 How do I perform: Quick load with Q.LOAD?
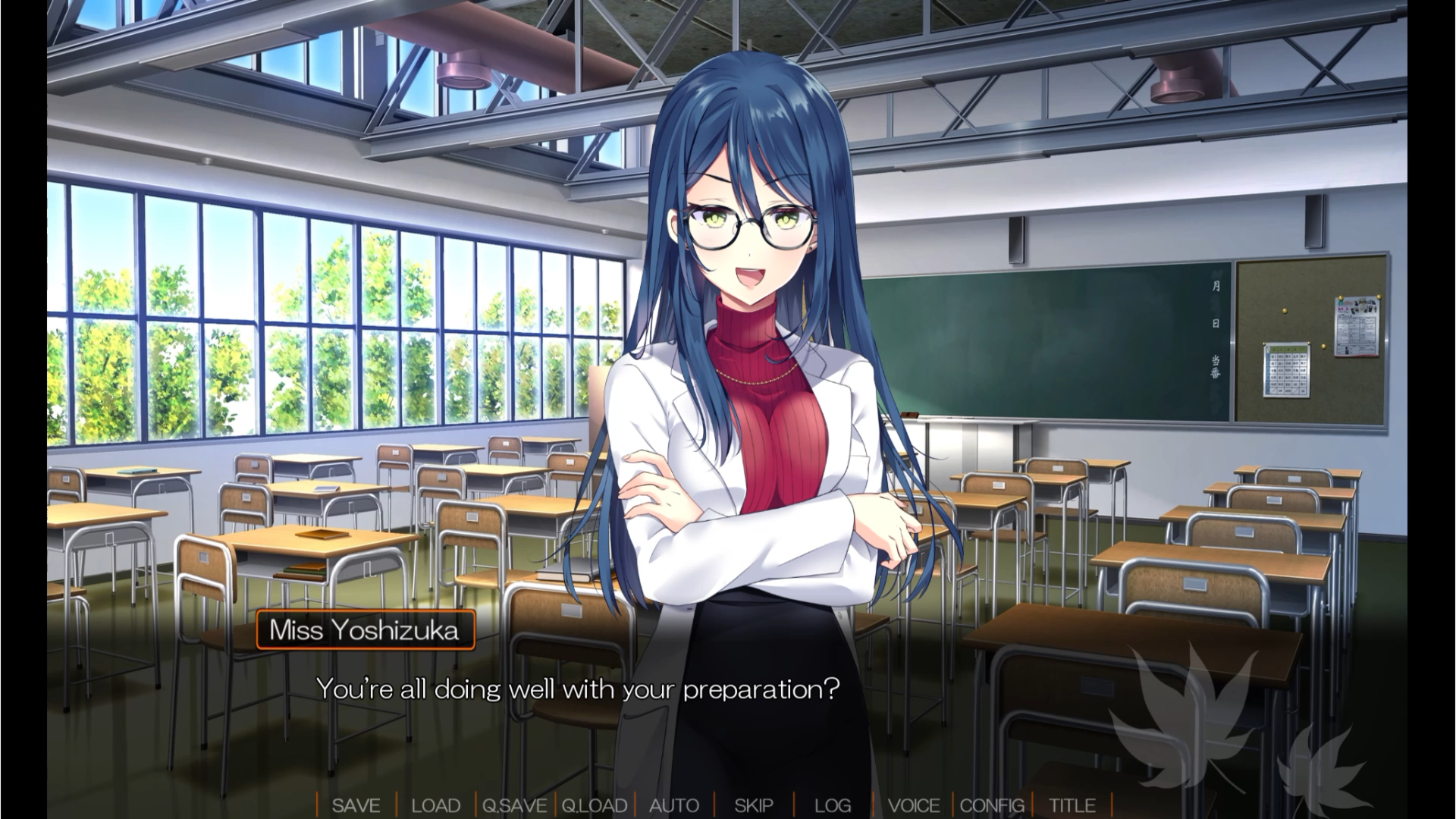(x=594, y=805)
